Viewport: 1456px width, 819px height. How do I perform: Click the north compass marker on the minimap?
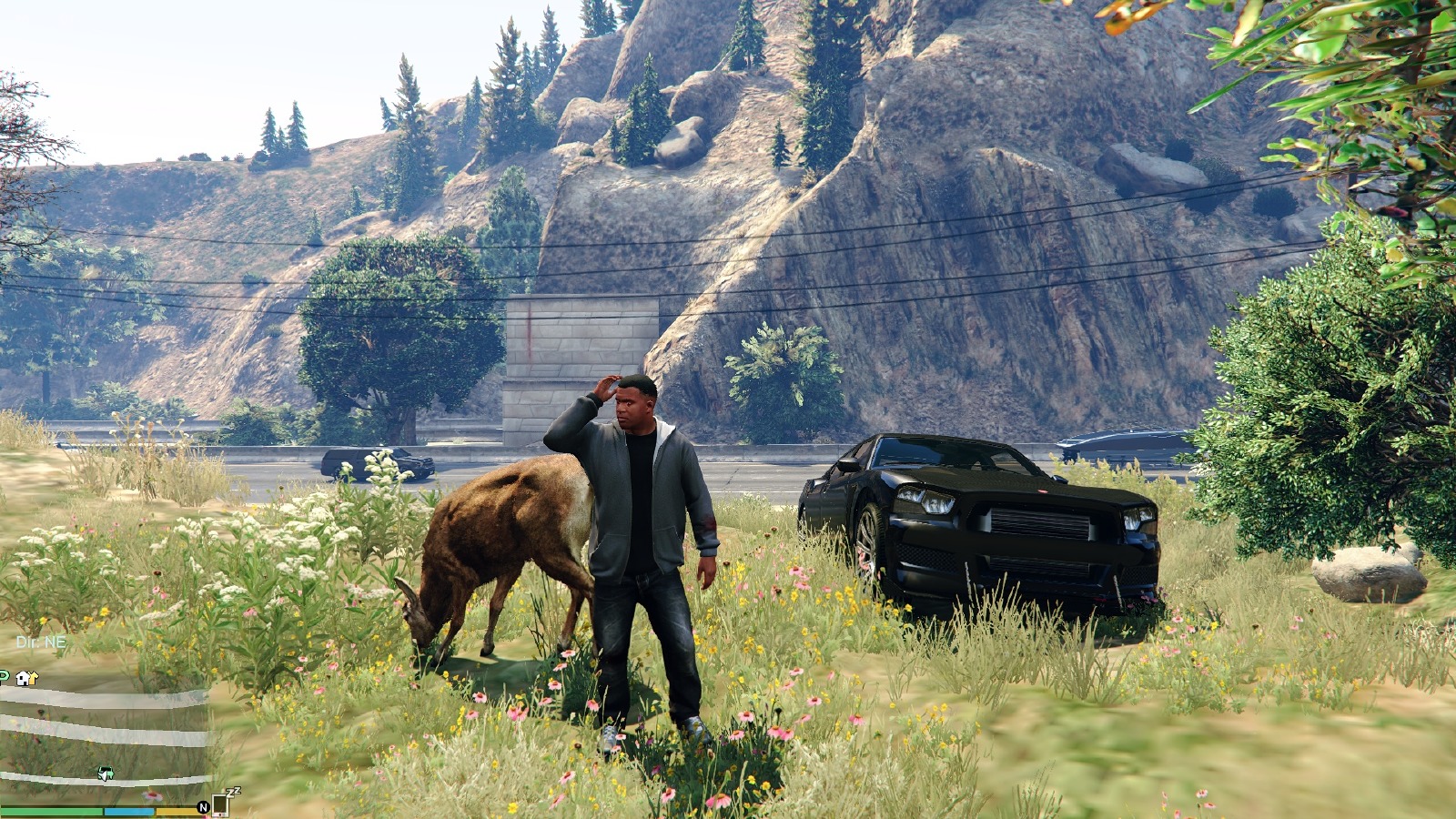[x=203, y=807]
